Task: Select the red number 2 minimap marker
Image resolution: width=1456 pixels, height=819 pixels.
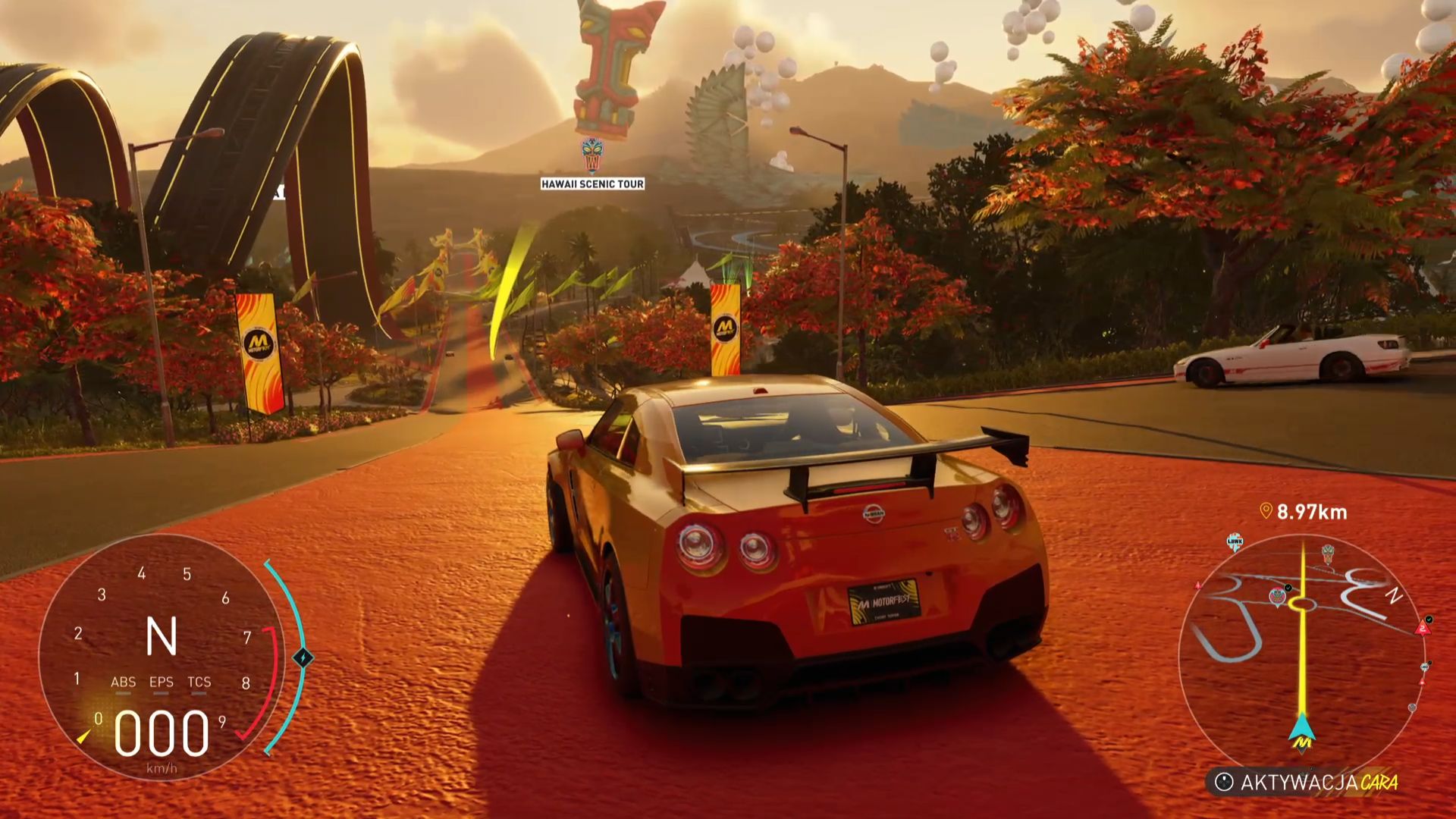Action: pyautogui.click(x=1423, y=627)
